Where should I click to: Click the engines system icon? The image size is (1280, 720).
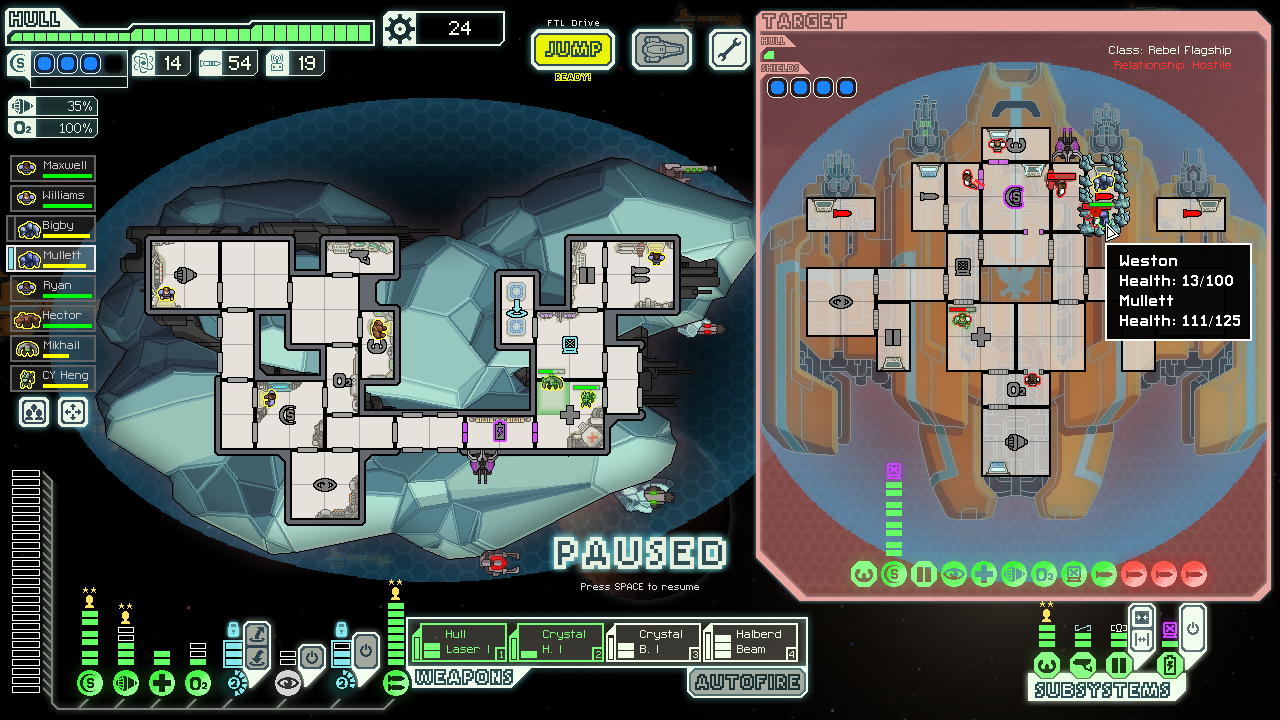[125, 683]
